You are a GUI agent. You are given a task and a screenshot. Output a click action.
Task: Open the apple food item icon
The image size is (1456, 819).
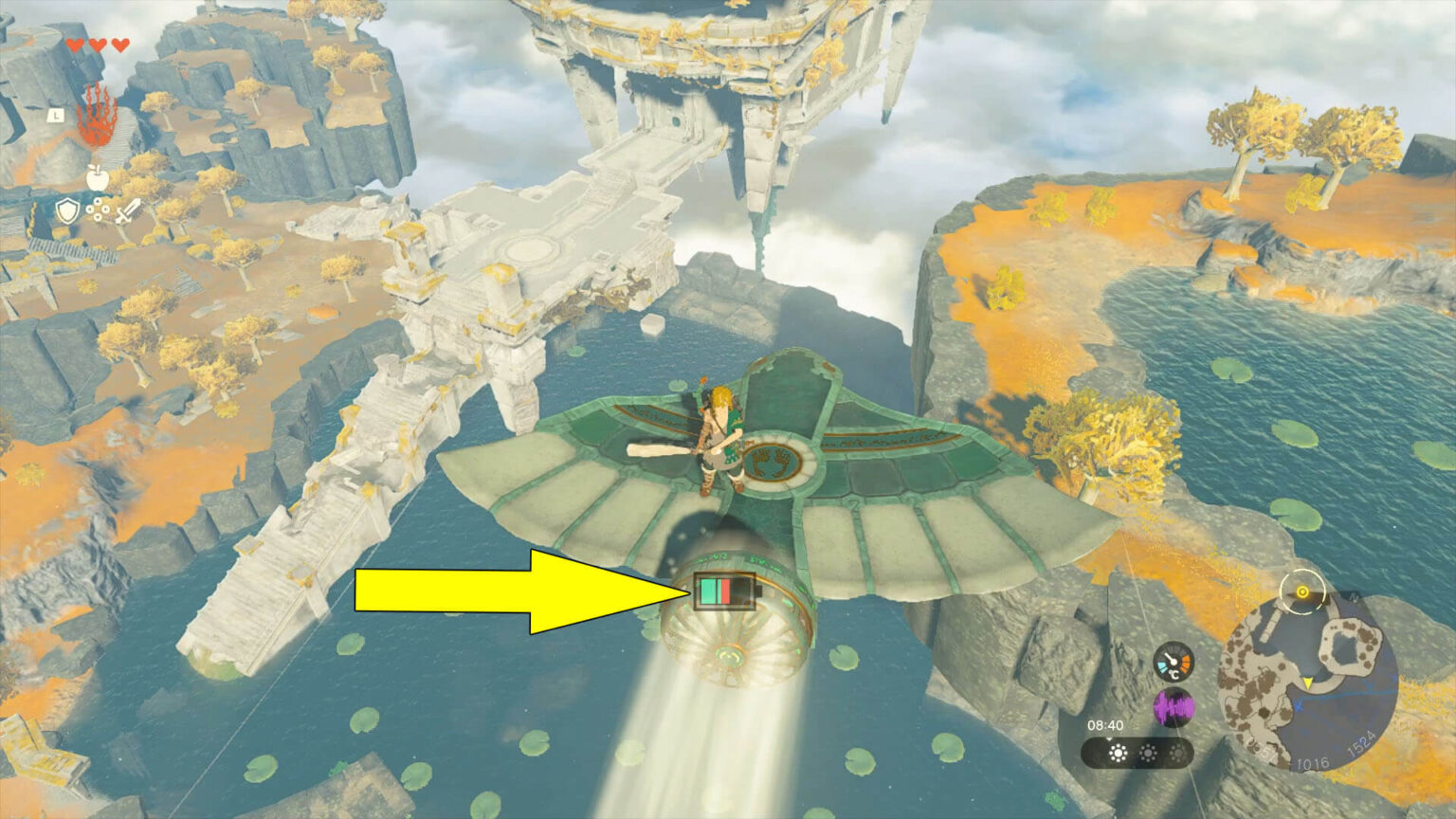[97, 176]
